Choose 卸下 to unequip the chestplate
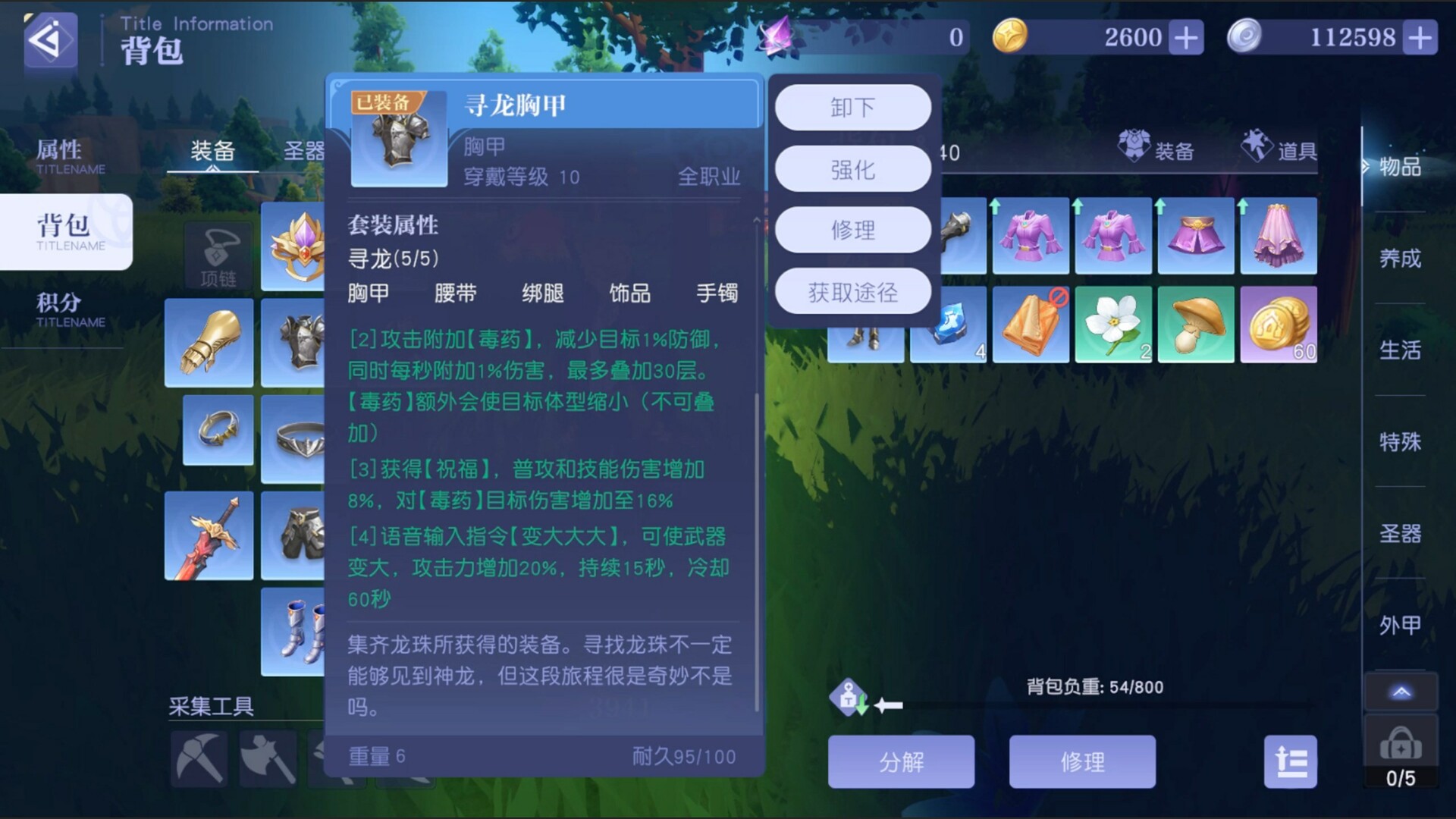The width and height of the screenshot is (1456, 819). coord(852,108)
